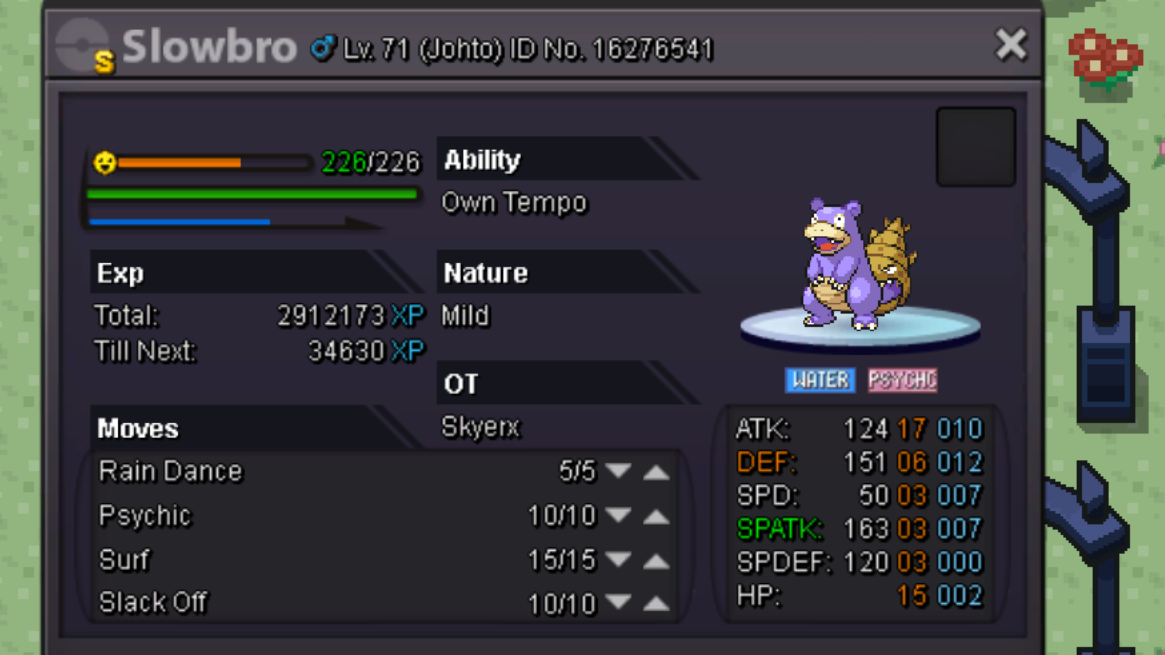This screenshot has width=1165, height=655.
Task: Move Rain Dance up with its arrow
Action: 656,471
